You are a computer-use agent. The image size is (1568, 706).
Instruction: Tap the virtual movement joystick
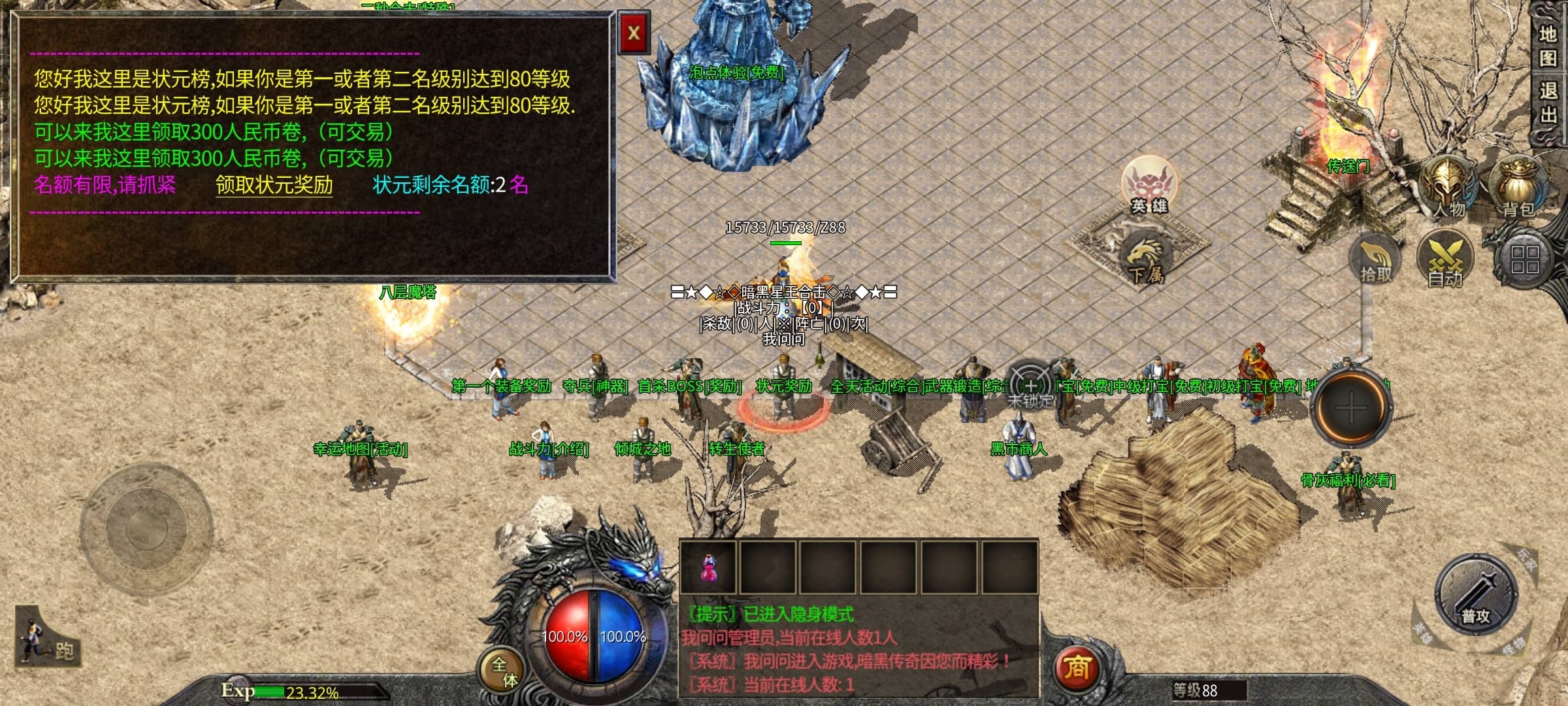146,528
